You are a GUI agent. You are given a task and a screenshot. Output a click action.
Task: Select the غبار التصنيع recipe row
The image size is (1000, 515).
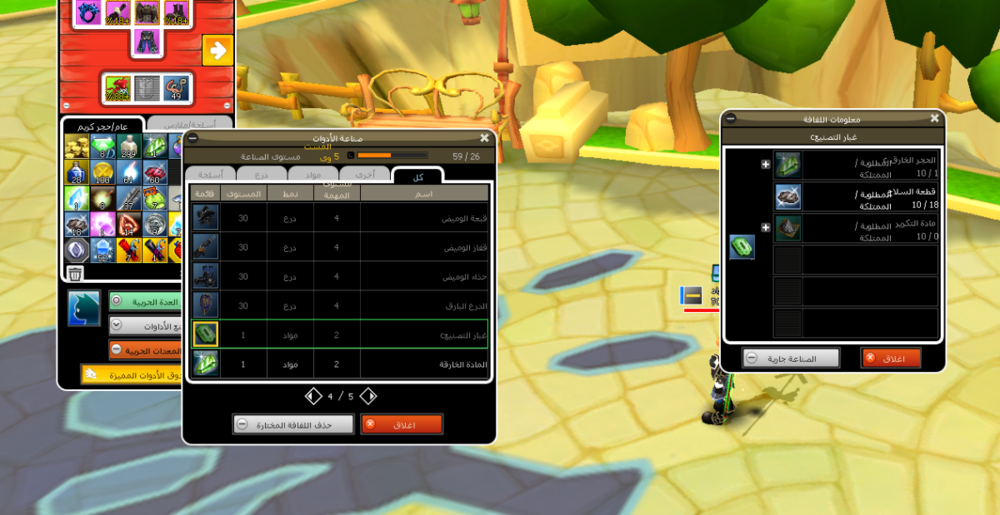(340, 334)
